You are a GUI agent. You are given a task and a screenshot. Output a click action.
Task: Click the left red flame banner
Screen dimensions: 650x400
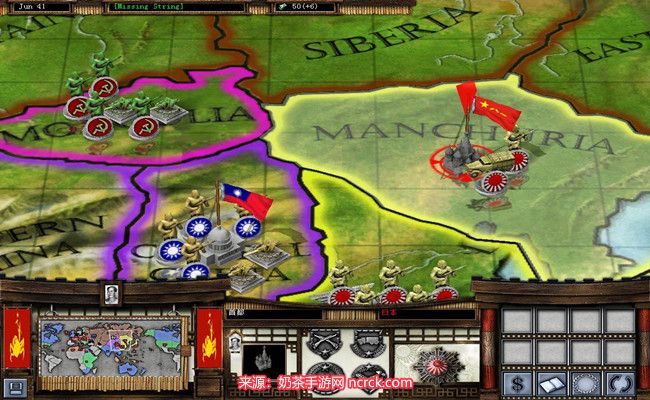click(x=18, y=338)
